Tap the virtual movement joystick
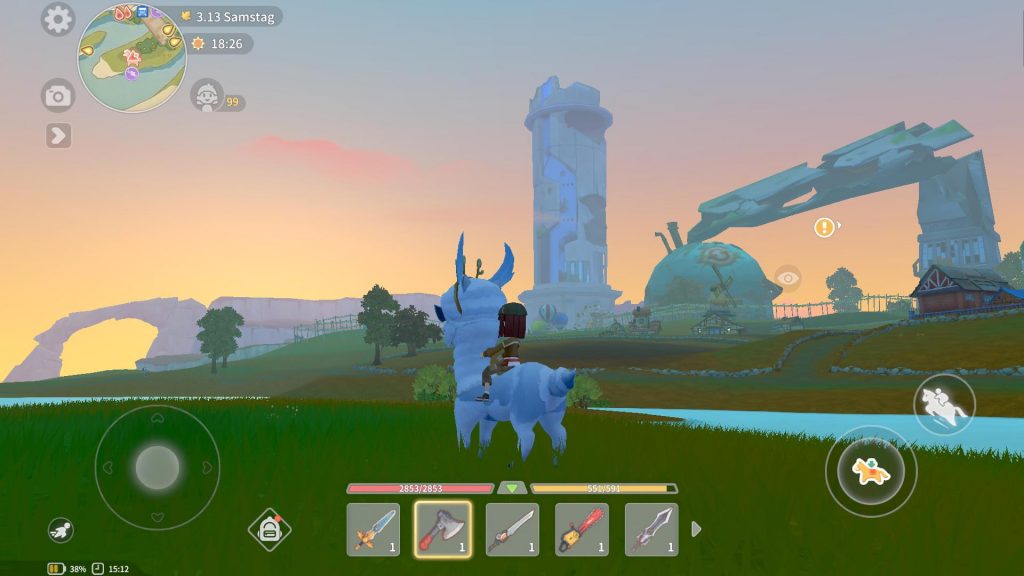This screenshot has width=1024, height=576. (157, 466)
